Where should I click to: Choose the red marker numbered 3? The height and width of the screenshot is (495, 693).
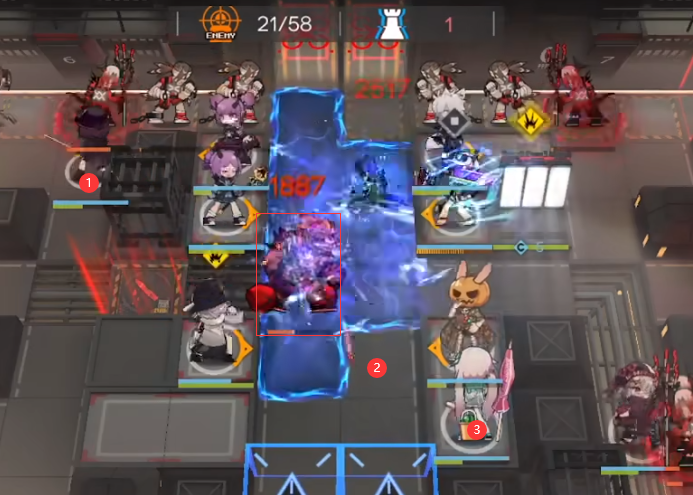click(476, 429)
